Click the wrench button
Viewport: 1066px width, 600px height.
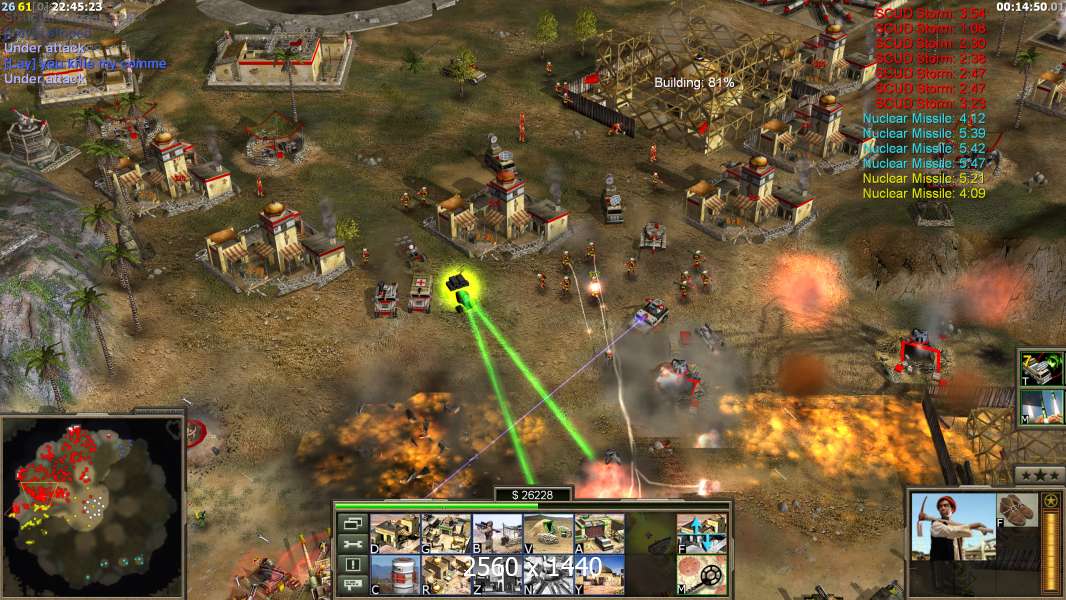351,543
